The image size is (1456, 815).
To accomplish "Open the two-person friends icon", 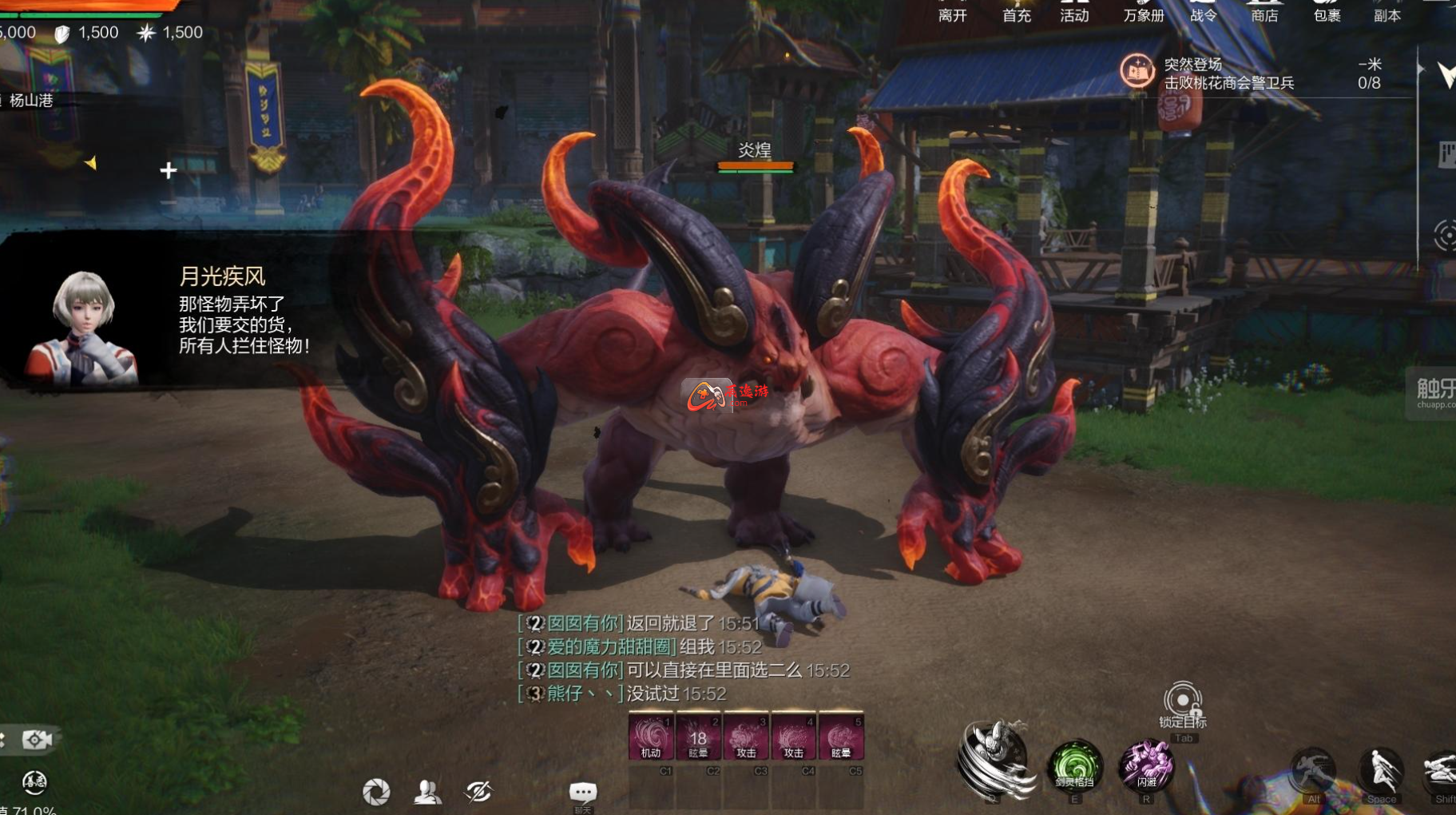I will click(x=428, y=792).
